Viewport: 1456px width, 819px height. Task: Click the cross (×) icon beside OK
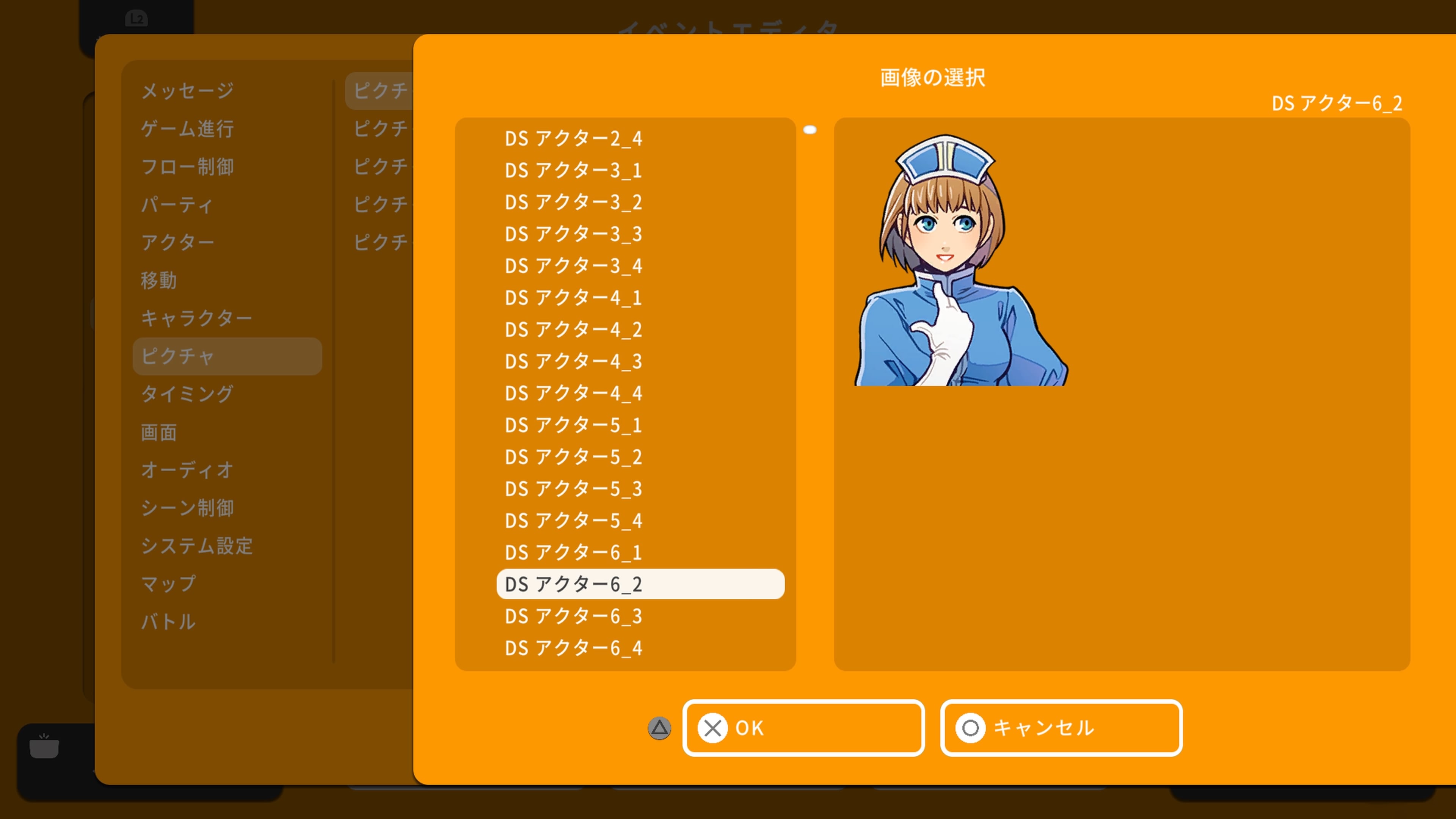coord(713,728)
